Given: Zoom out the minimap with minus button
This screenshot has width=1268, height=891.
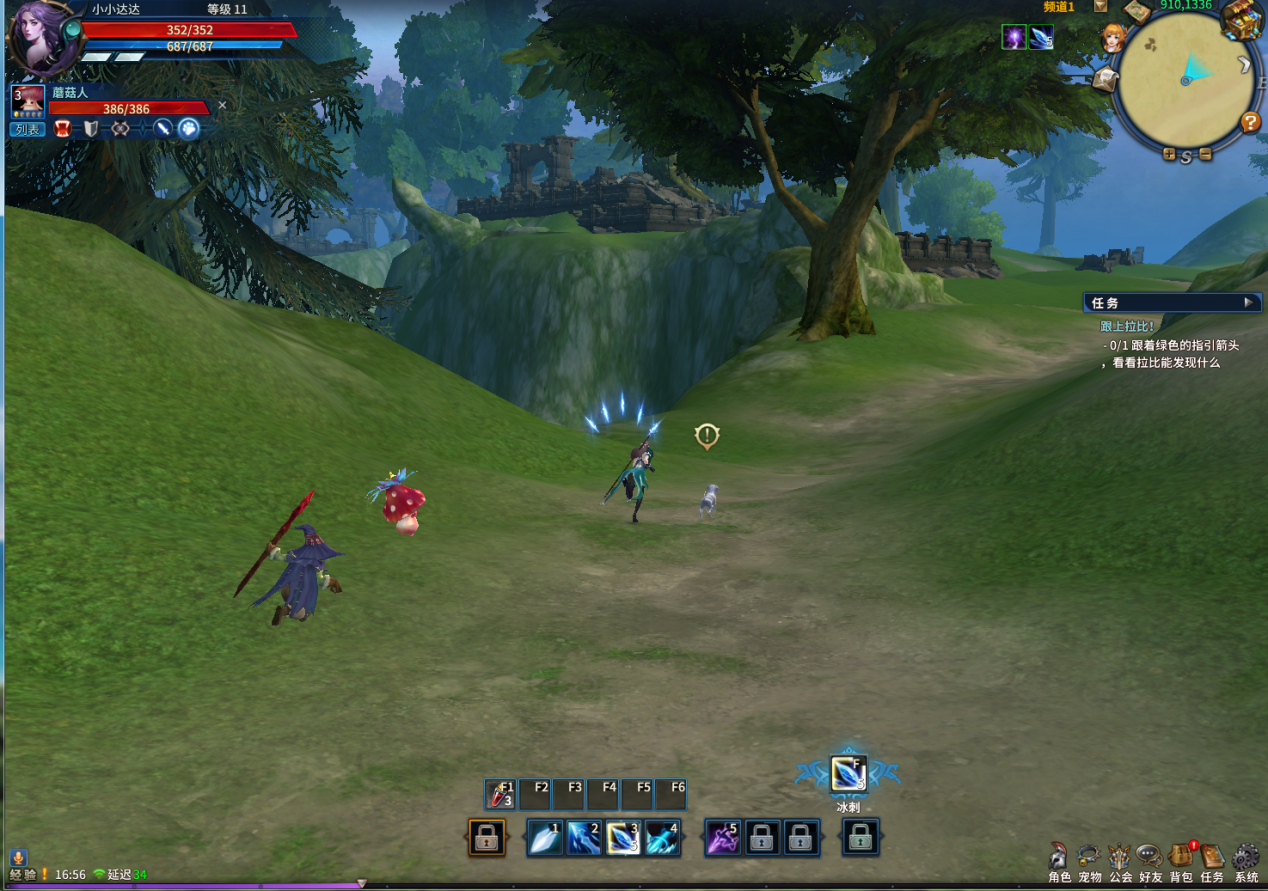Looking at the screenshot, I should (1205, 154).
